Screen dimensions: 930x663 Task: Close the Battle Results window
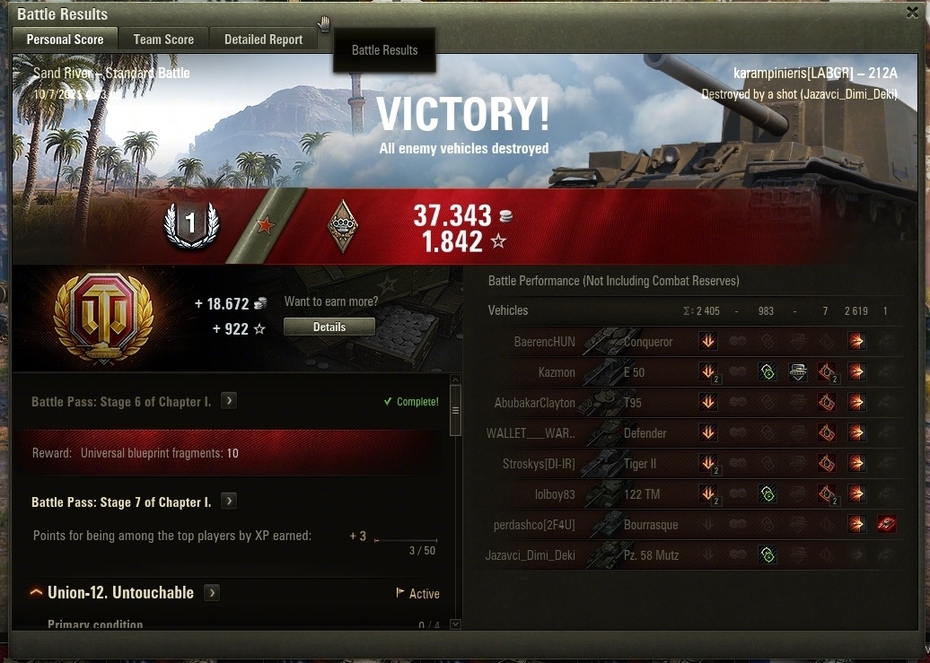pyautogui.click(x=912, y=12)
